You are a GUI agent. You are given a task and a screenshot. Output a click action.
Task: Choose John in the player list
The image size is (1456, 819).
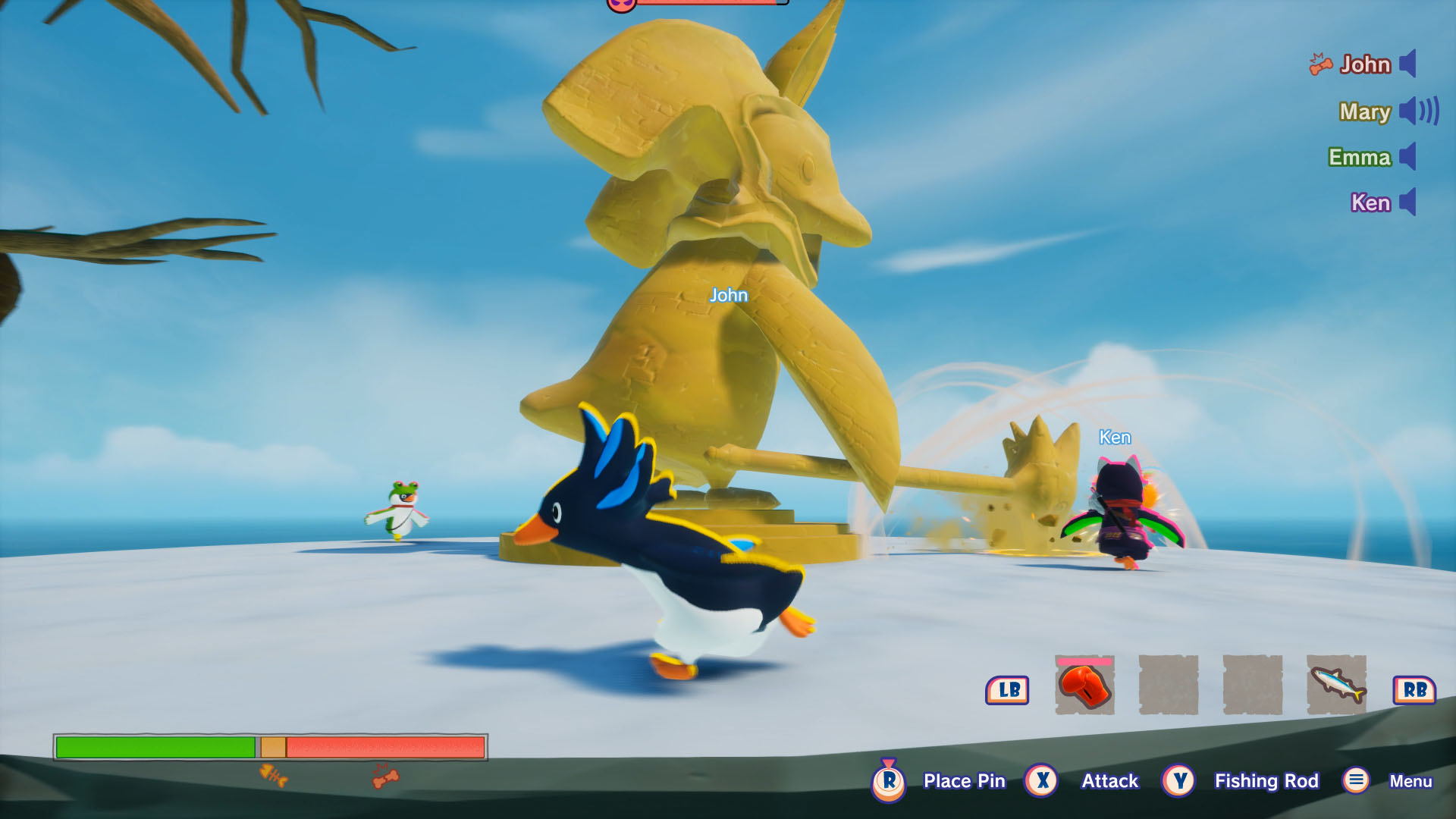coord(1365,64)
